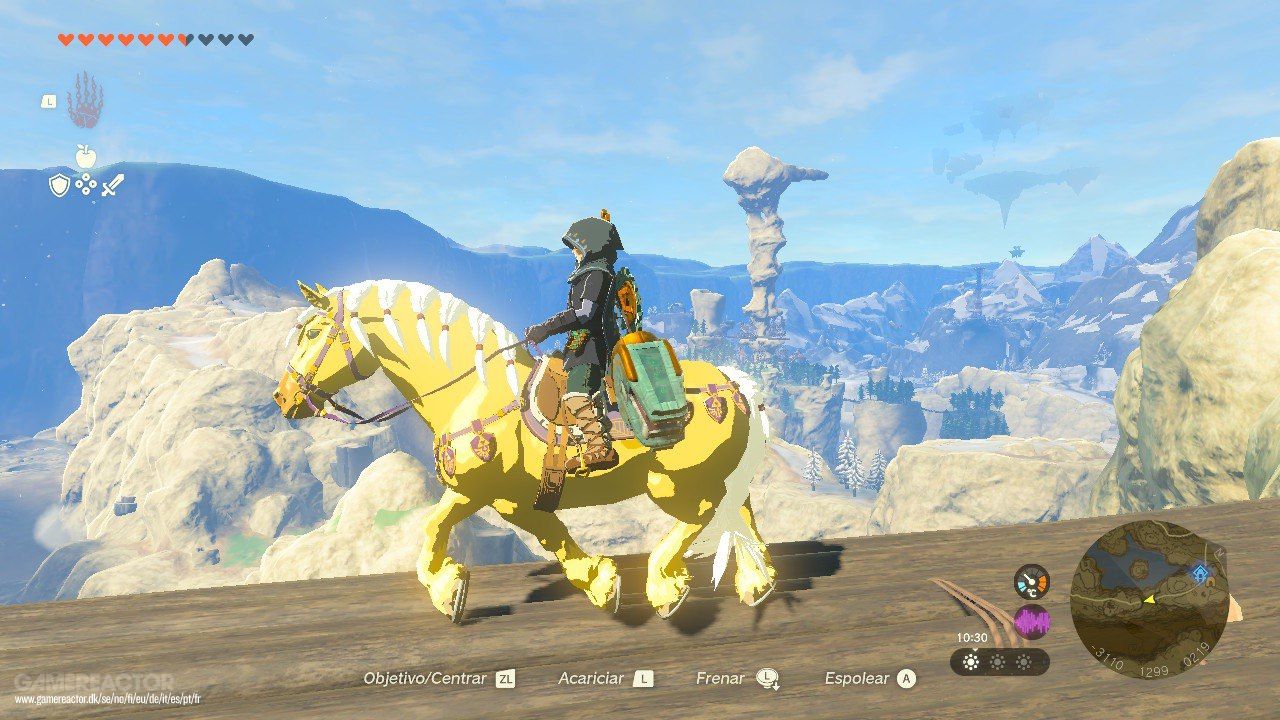Open the shield quick-select icon

pyautogui.click(x=60, y=184)
